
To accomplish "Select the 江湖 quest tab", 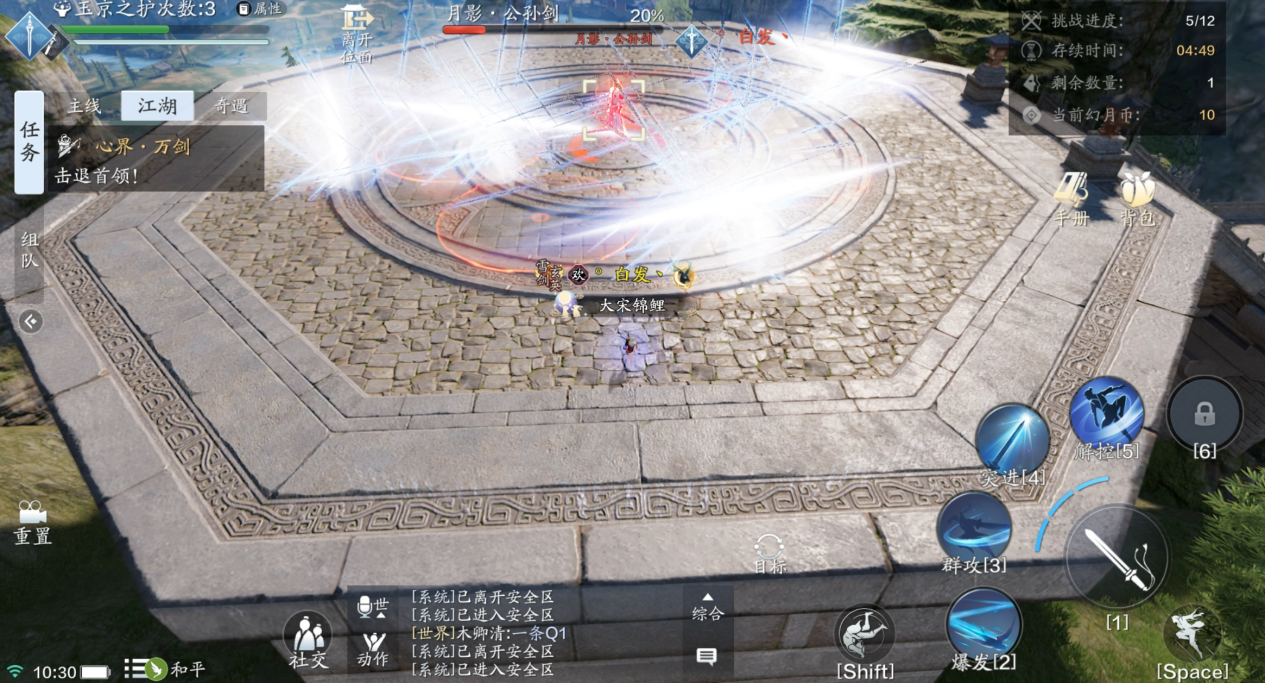I will 157,106.
